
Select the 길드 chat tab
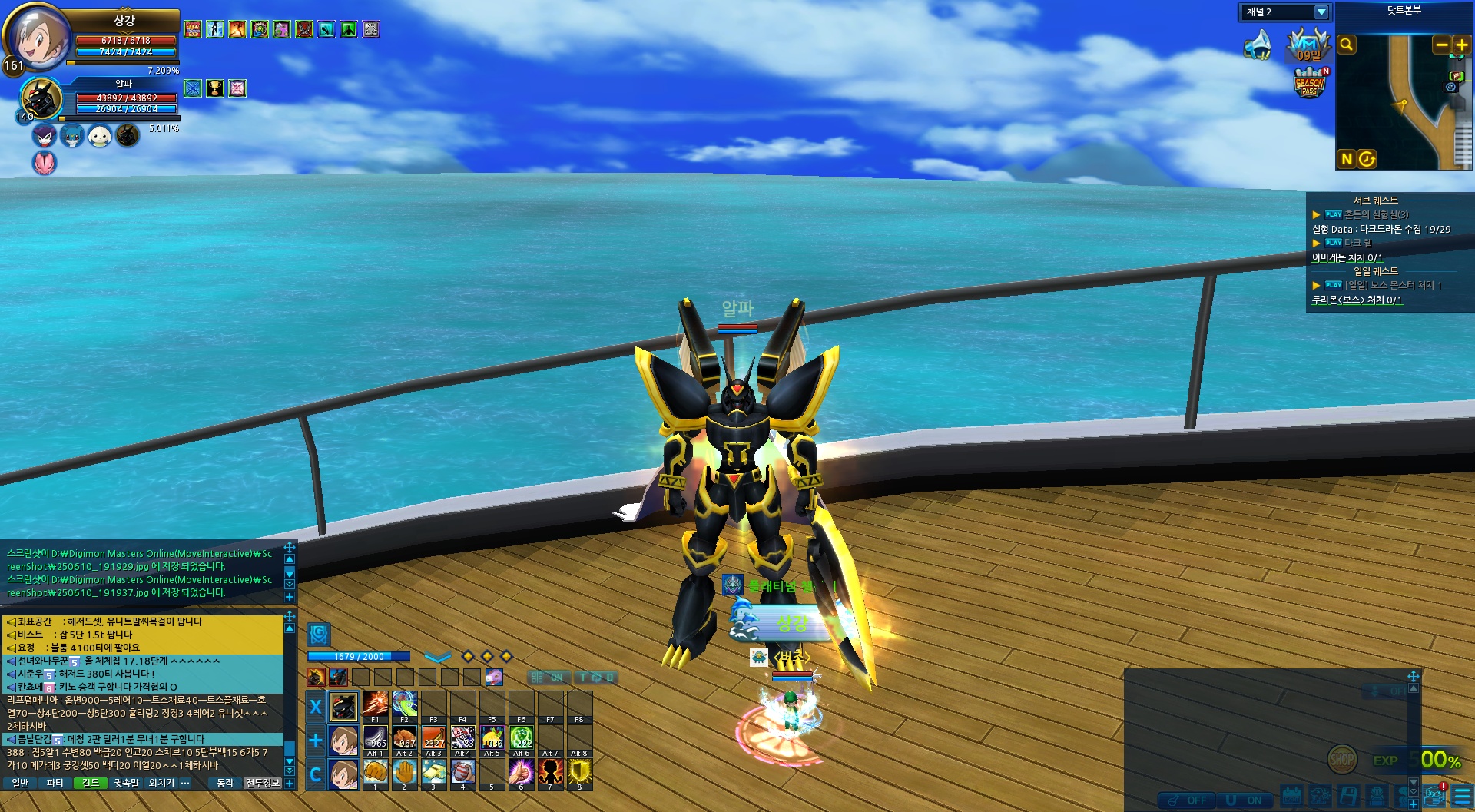[91, 783]
